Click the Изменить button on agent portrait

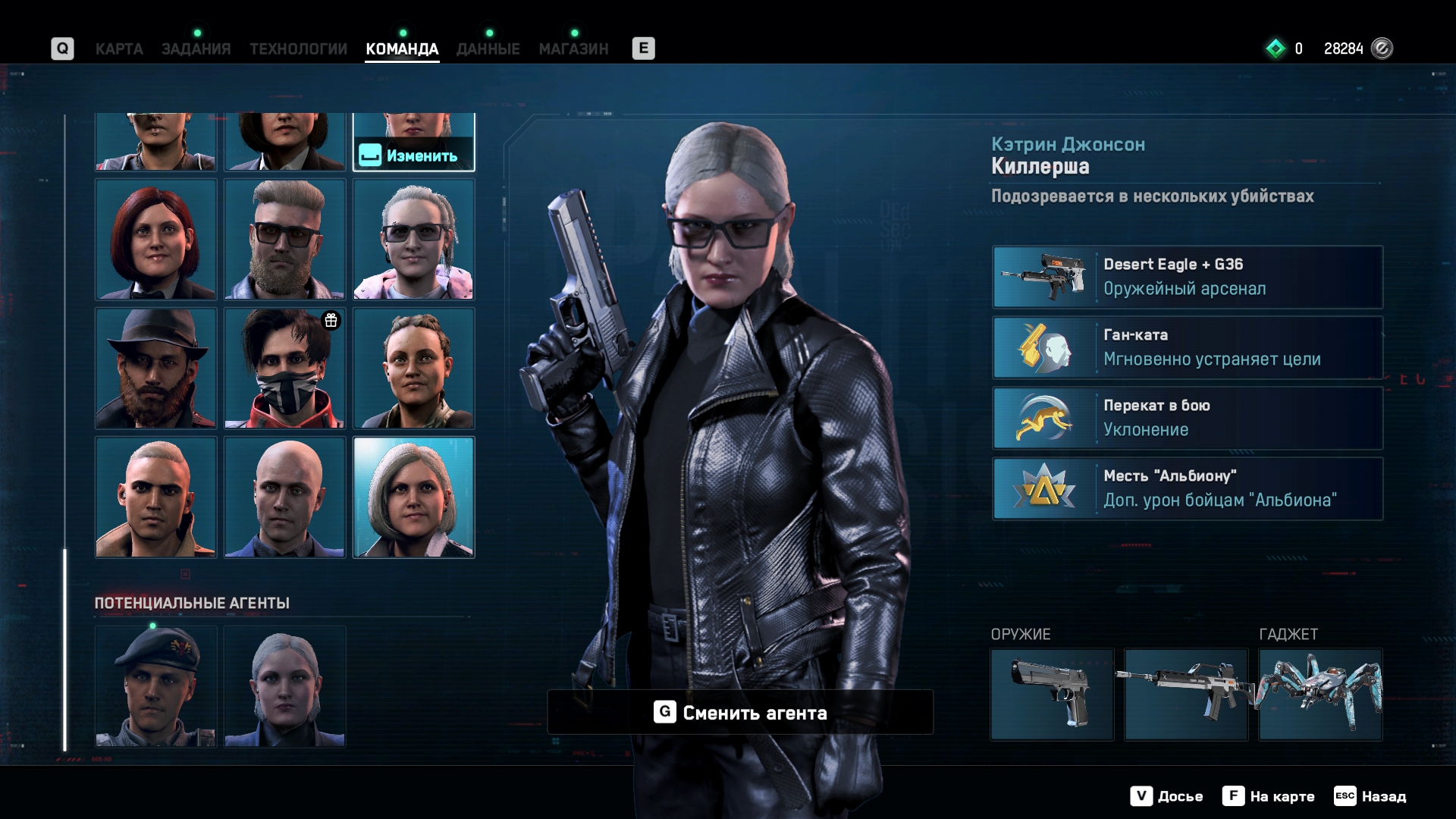pyautogui.click(x=414, y=155)
